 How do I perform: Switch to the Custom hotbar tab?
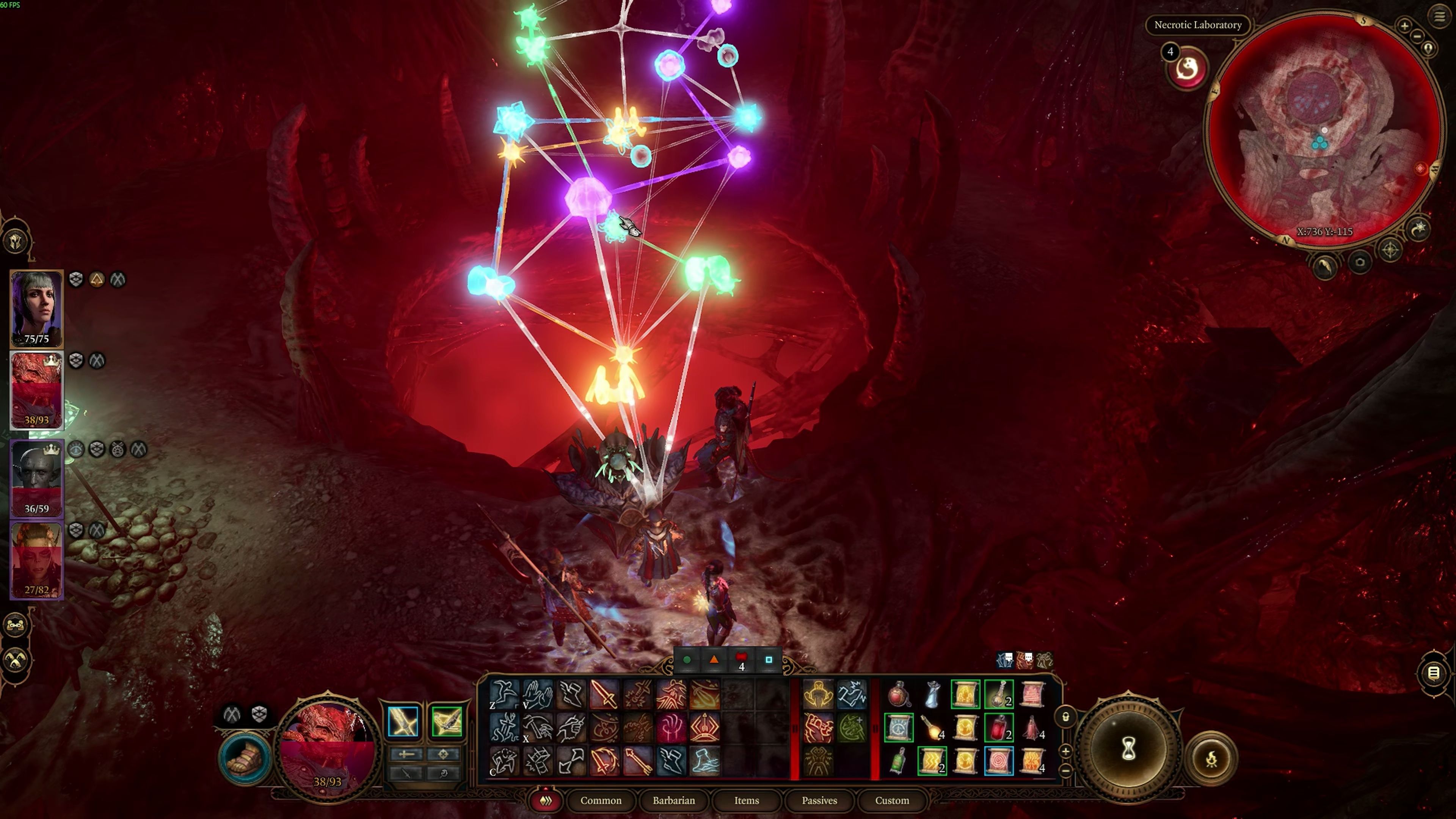pyautogui.click(x=891, y=800)
